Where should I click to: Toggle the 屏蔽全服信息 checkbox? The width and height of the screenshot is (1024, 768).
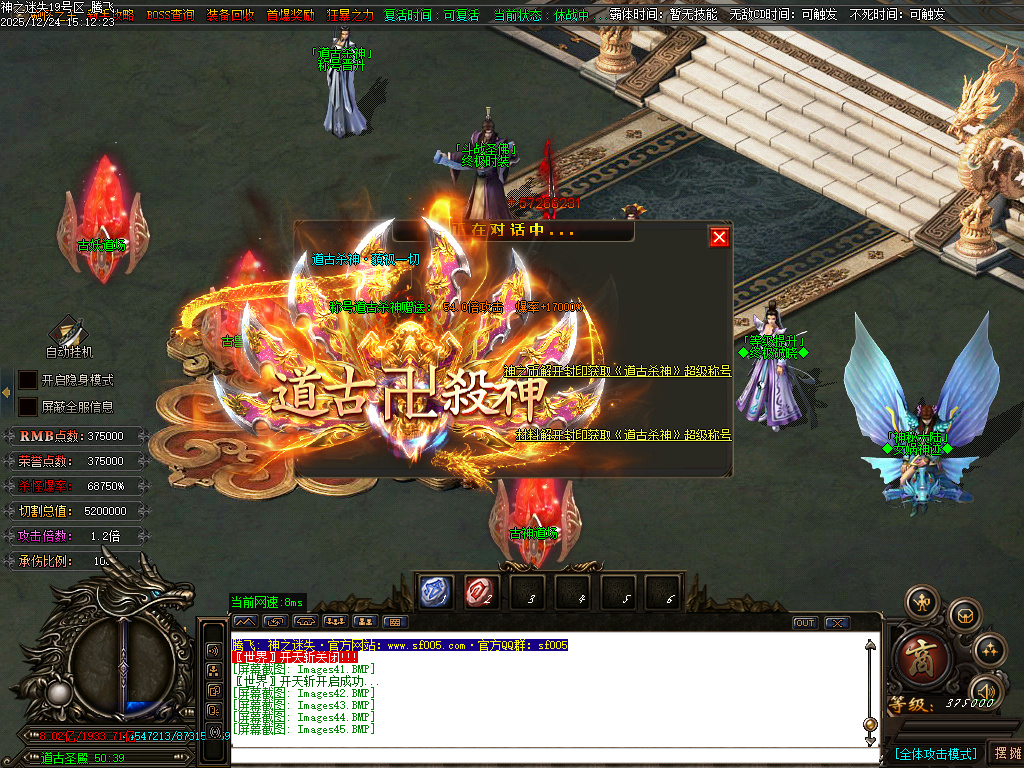point(28,407)
